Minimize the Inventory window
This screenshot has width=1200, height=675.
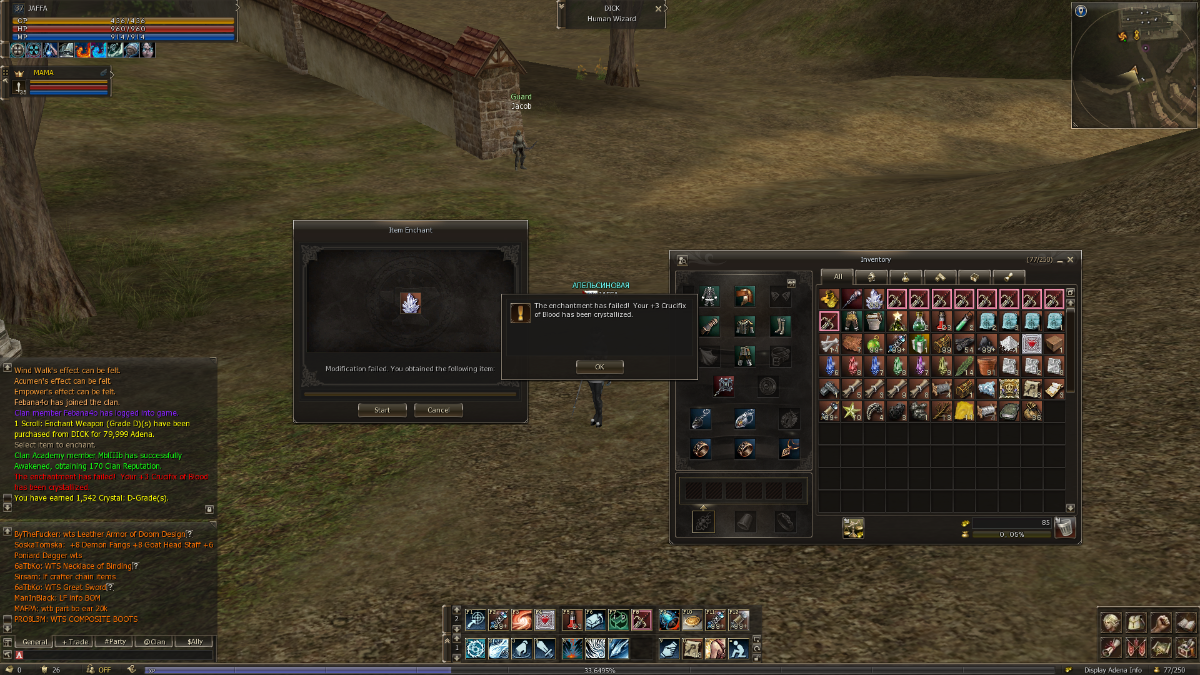tap(1059, 259)
